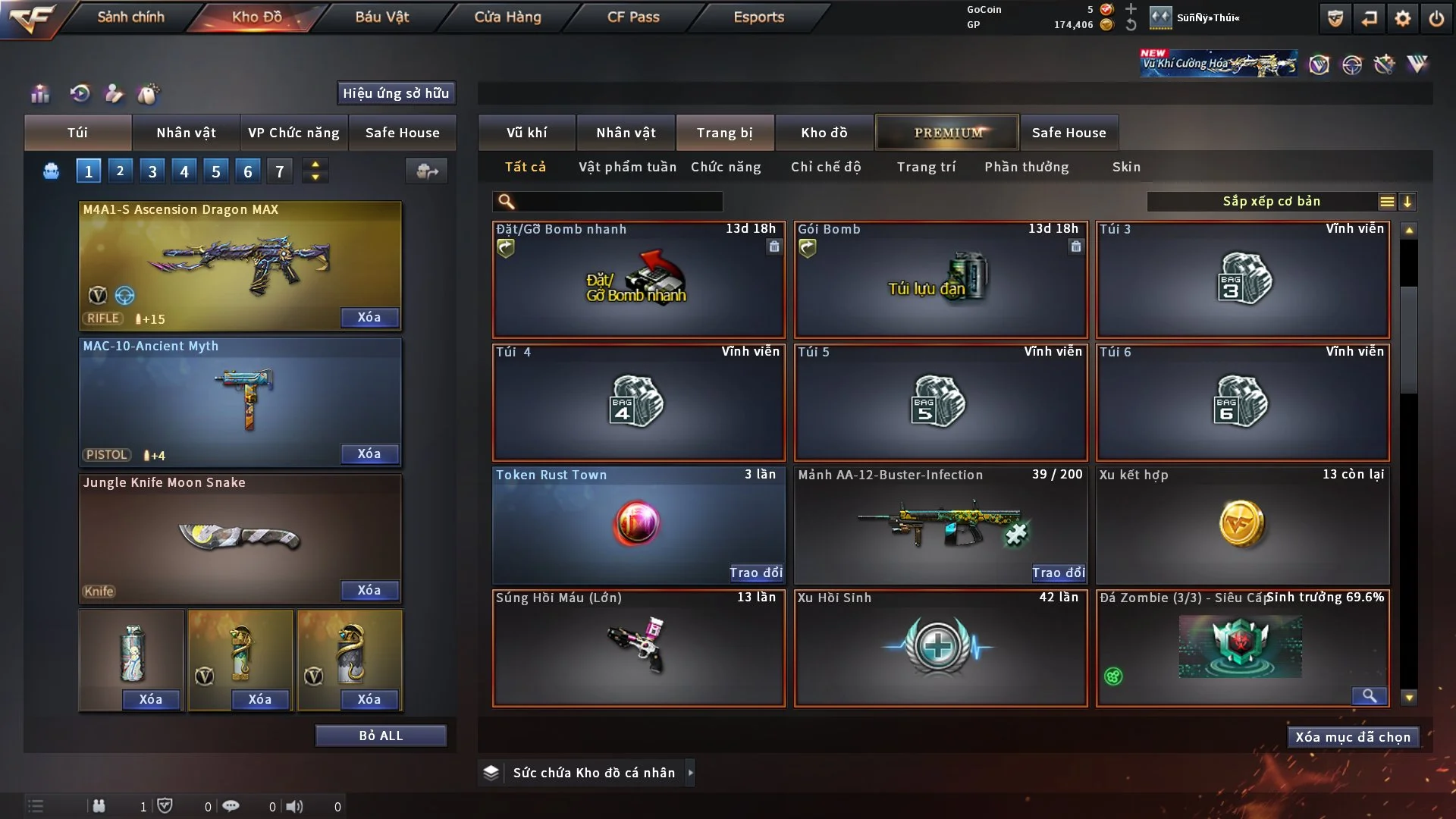Remove the M4A1-S Ascension Dragon MAX rifle
The height and width of the screenshot is (819, 1456).
[x=369, y=317]
